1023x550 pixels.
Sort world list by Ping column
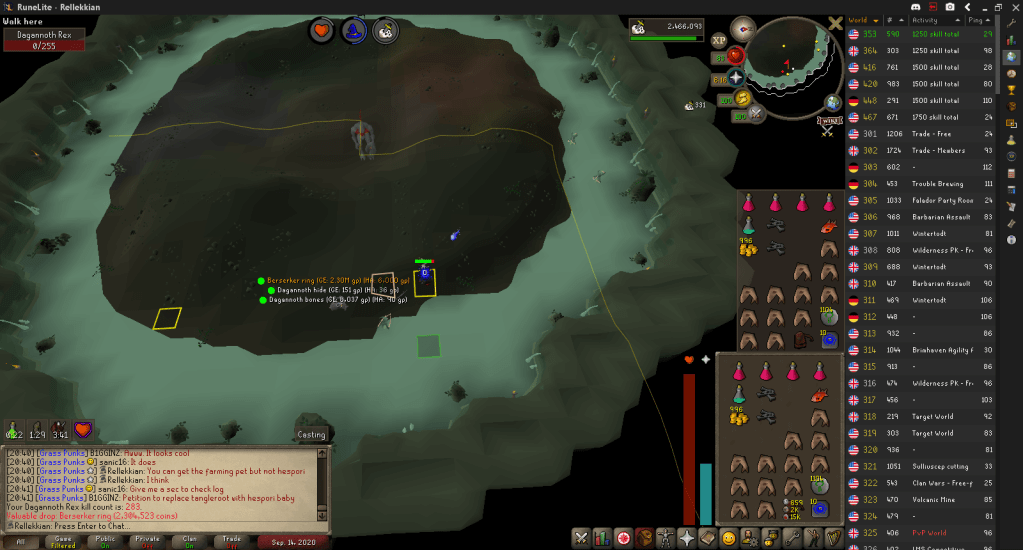975,19
